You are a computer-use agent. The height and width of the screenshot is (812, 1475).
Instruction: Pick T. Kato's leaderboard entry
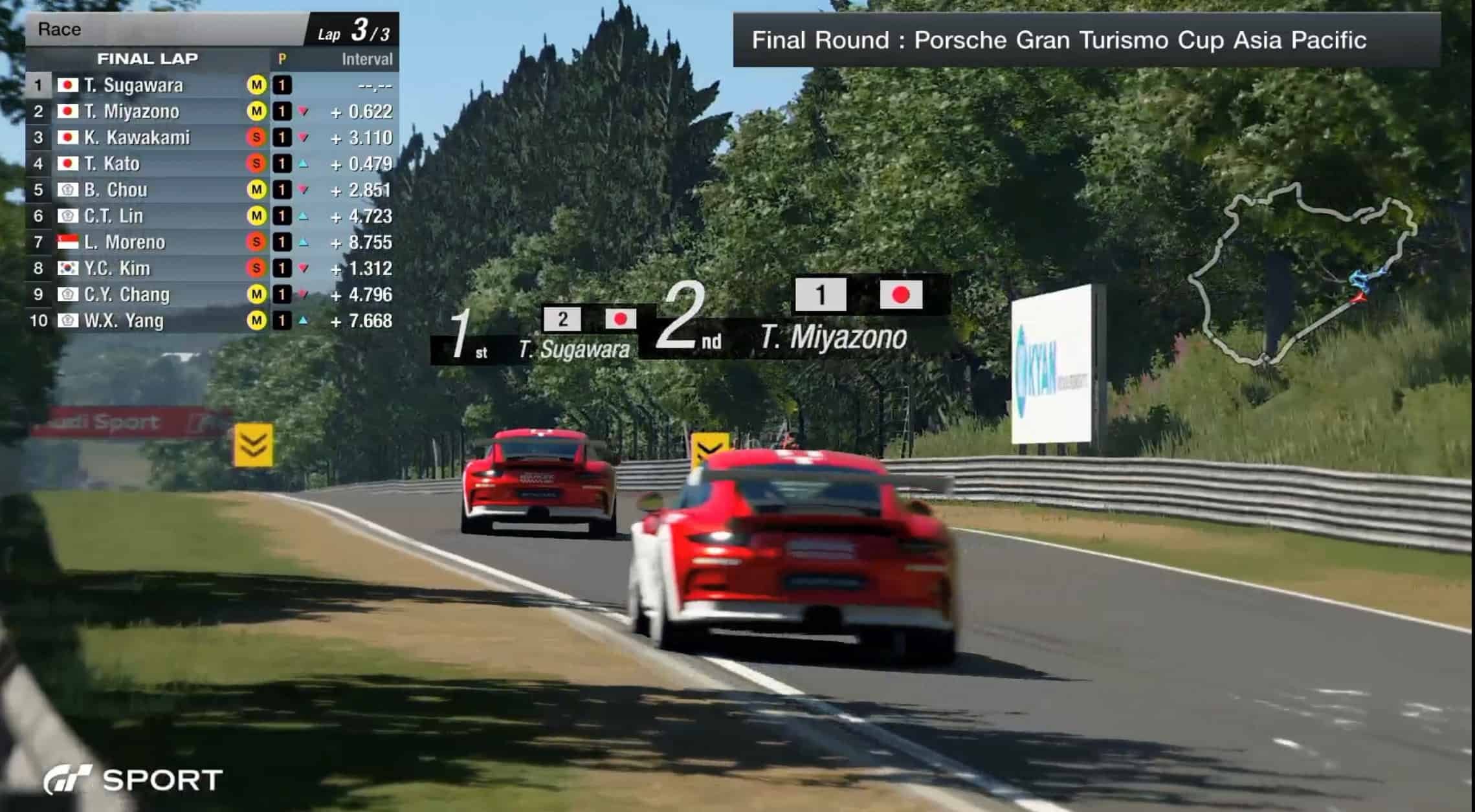(112, 164)
